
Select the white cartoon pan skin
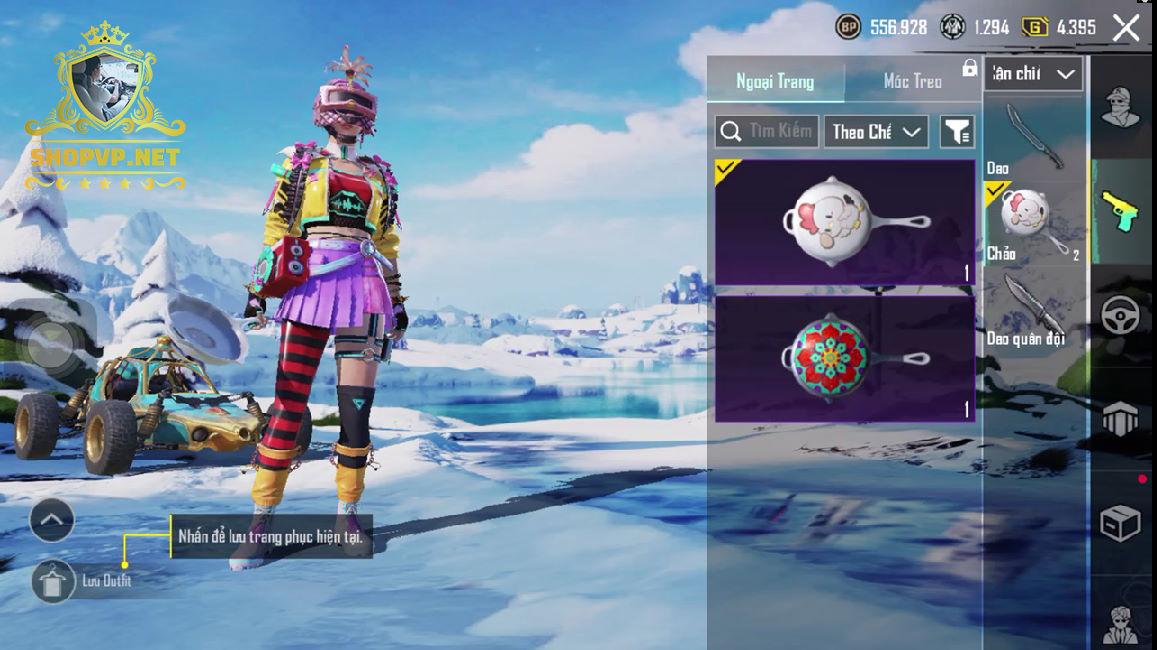point(845,222)
